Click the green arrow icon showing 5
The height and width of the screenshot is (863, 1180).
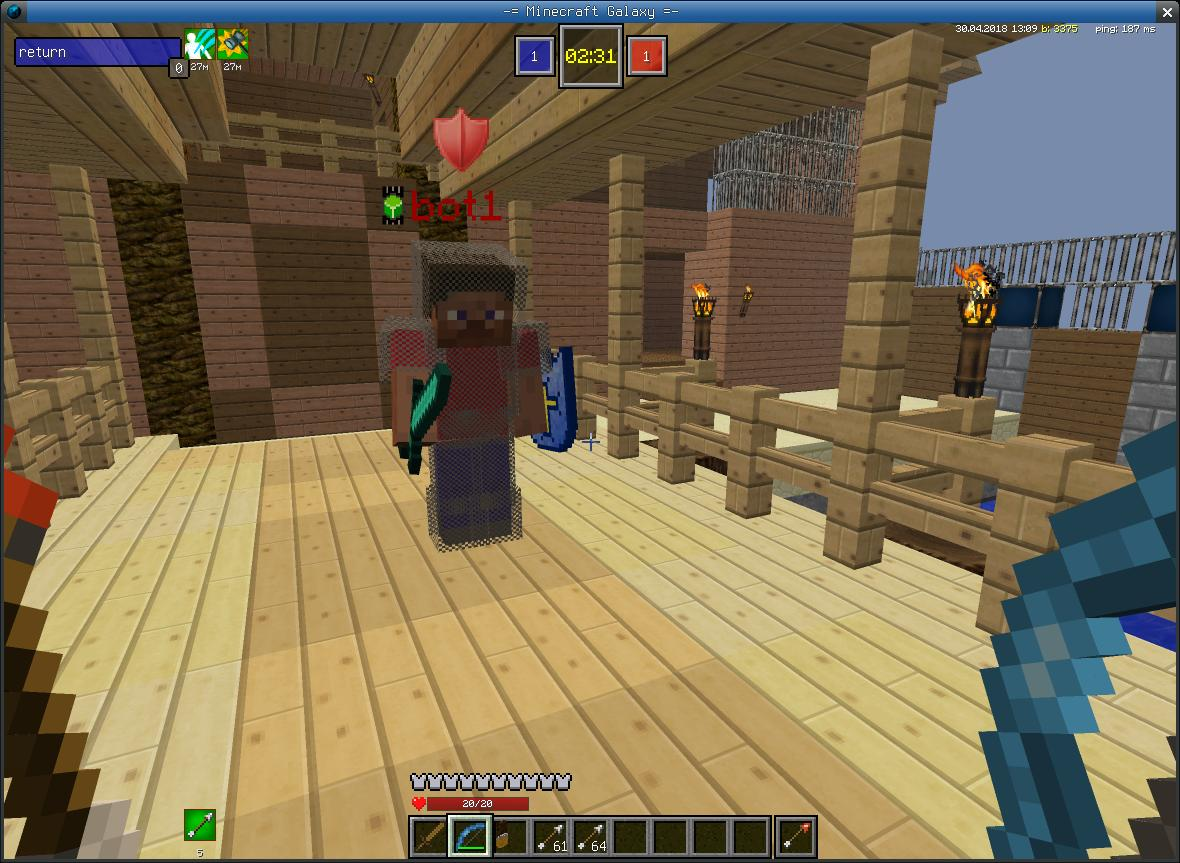pos(199,825)
